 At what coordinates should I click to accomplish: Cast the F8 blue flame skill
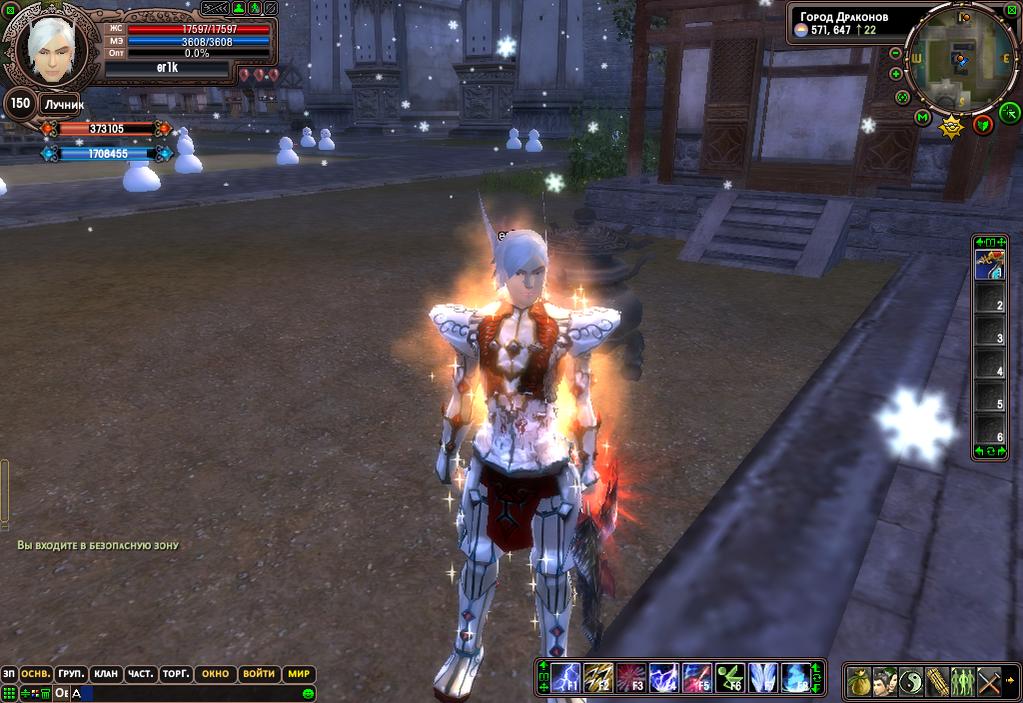click(795, 678)
